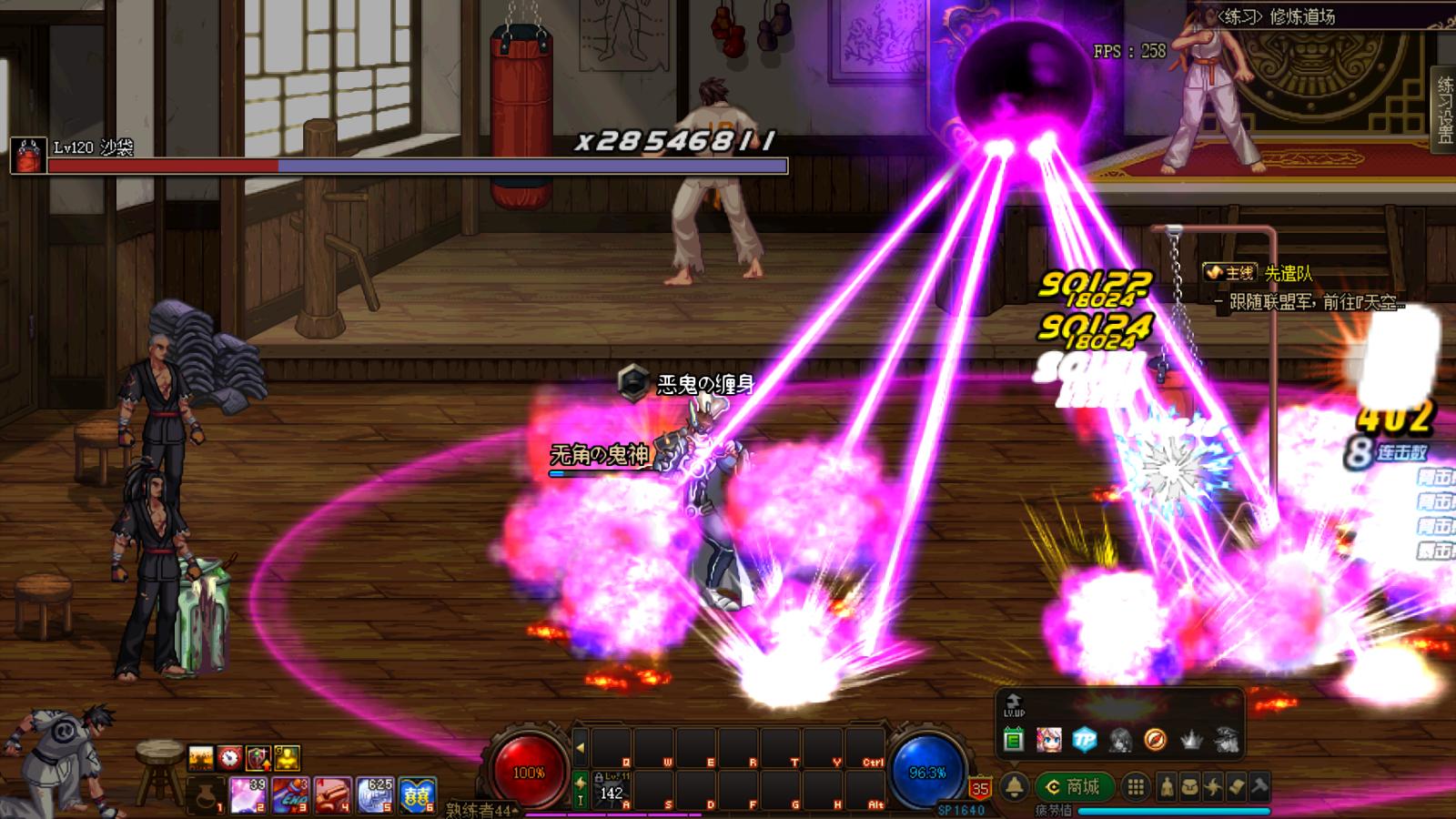Open the skills shuriken icon
The image size is (1456, 819).
1212,787
